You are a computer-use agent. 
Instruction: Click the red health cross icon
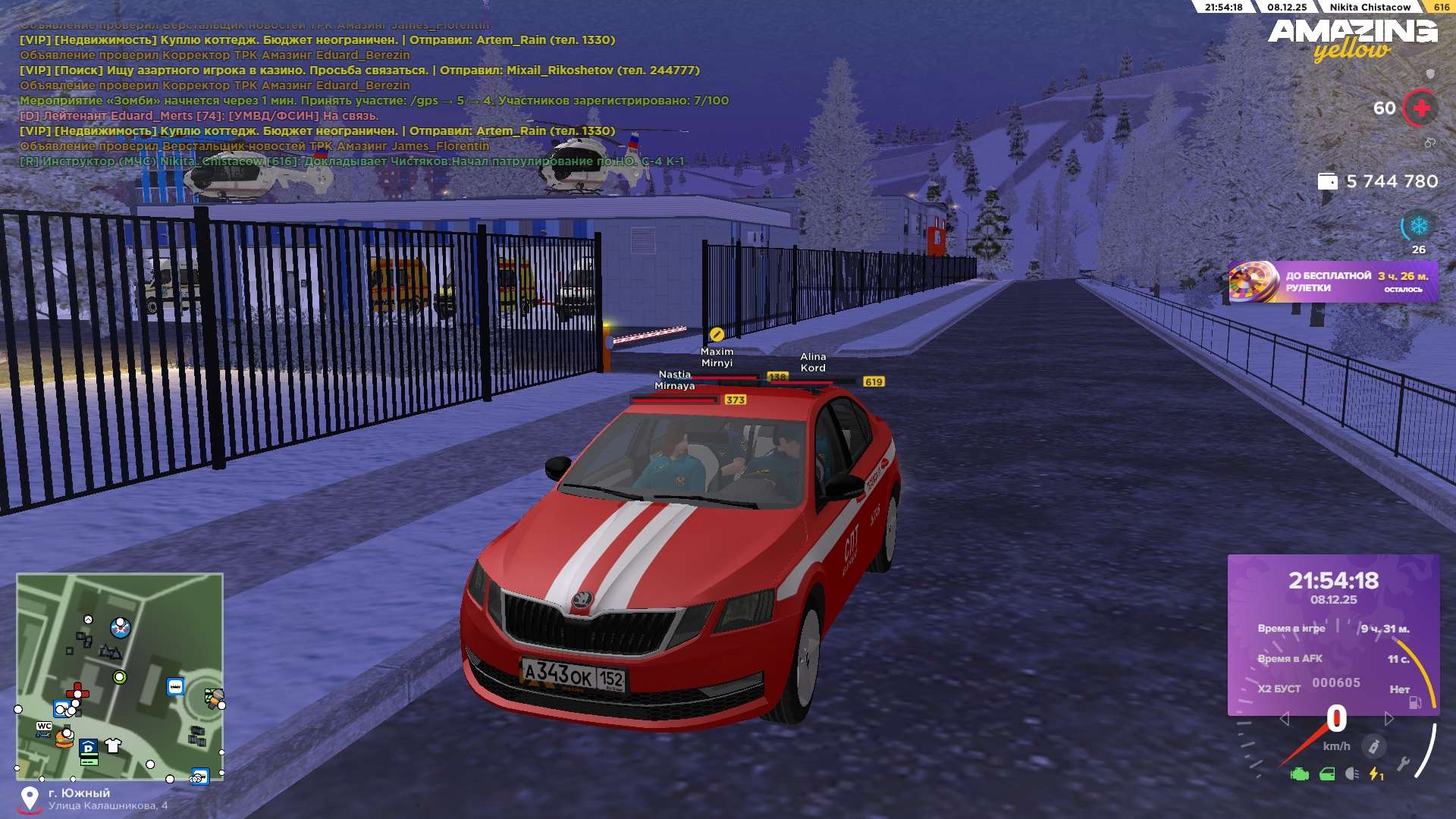1421,108
